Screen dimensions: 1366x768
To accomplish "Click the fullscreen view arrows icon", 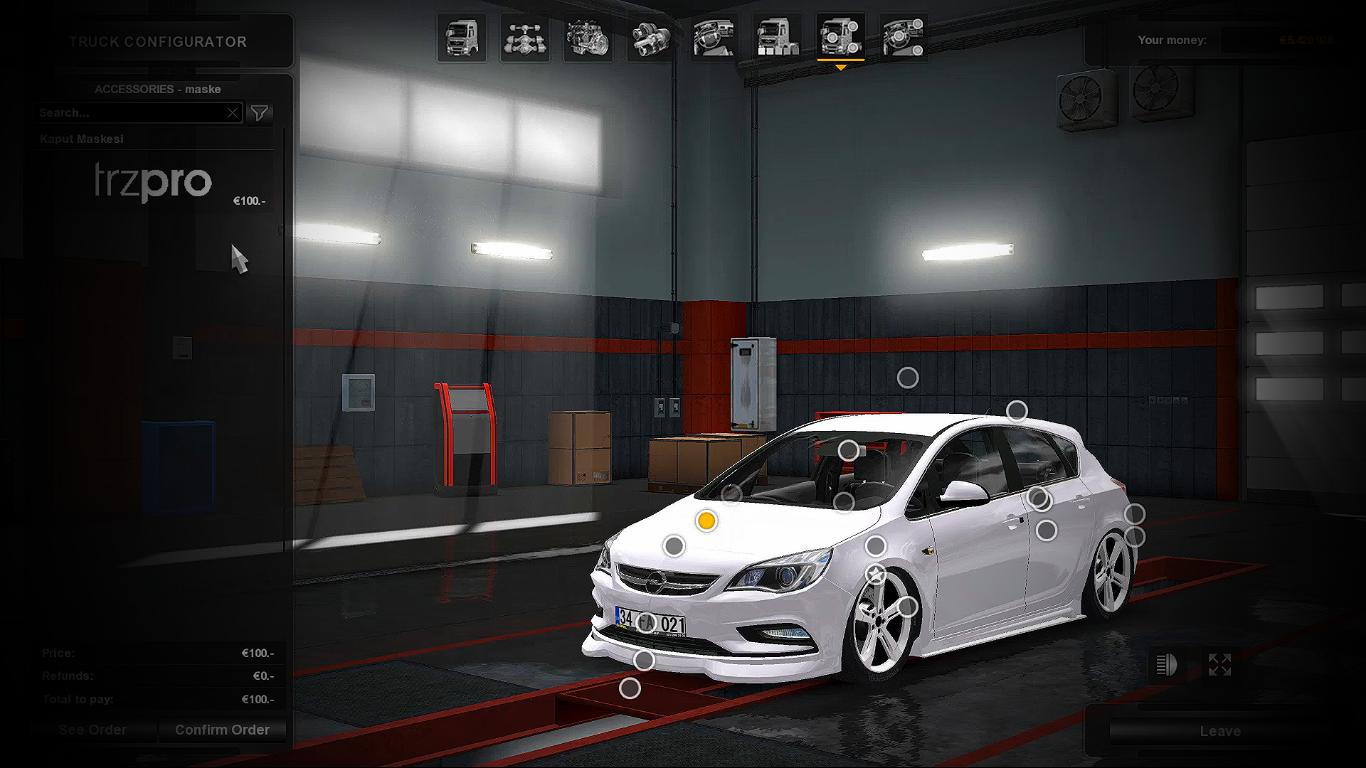I will coord(1220,665).
